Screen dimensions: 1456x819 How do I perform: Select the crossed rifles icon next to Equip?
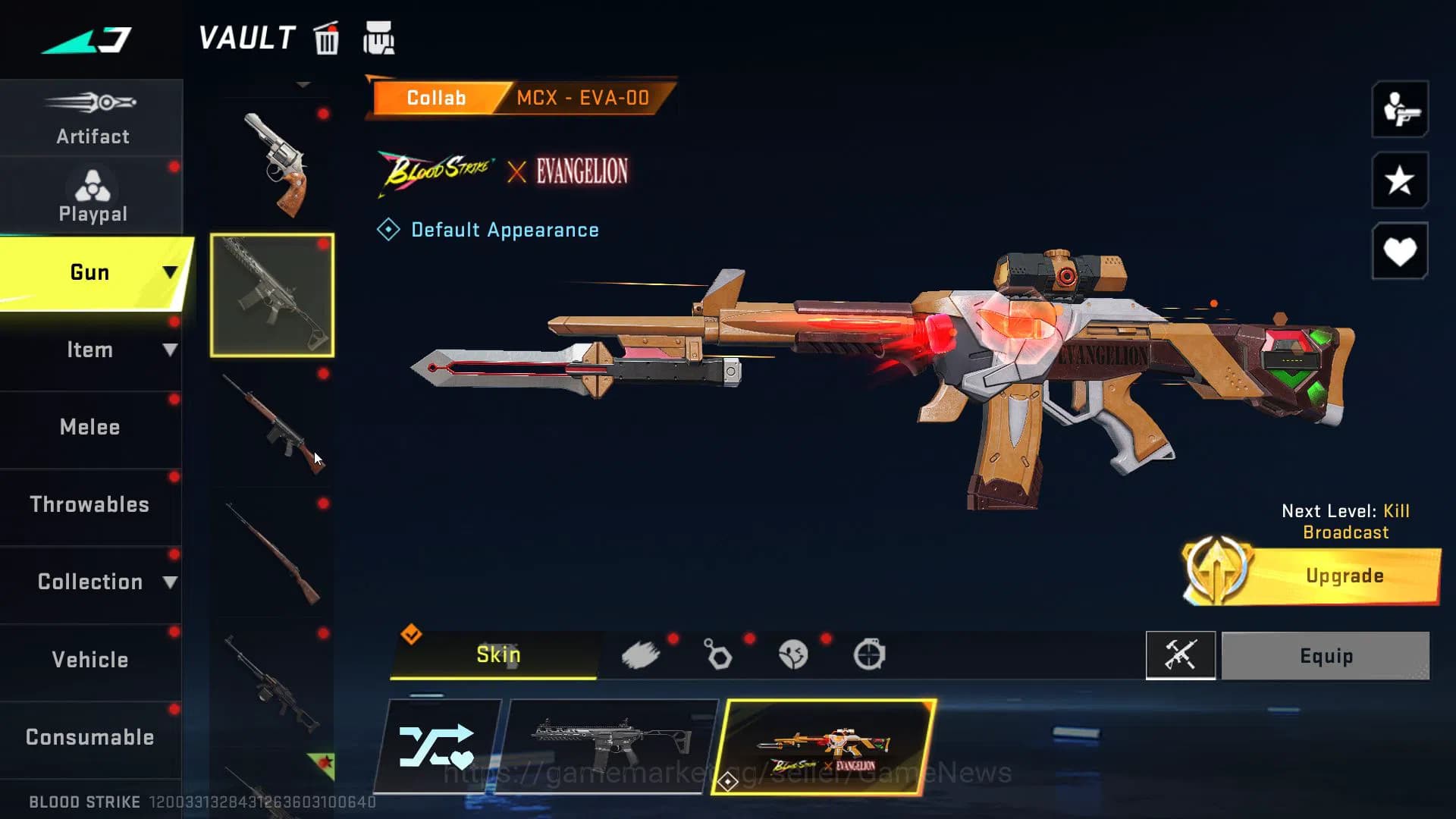tap(1181, 655)
